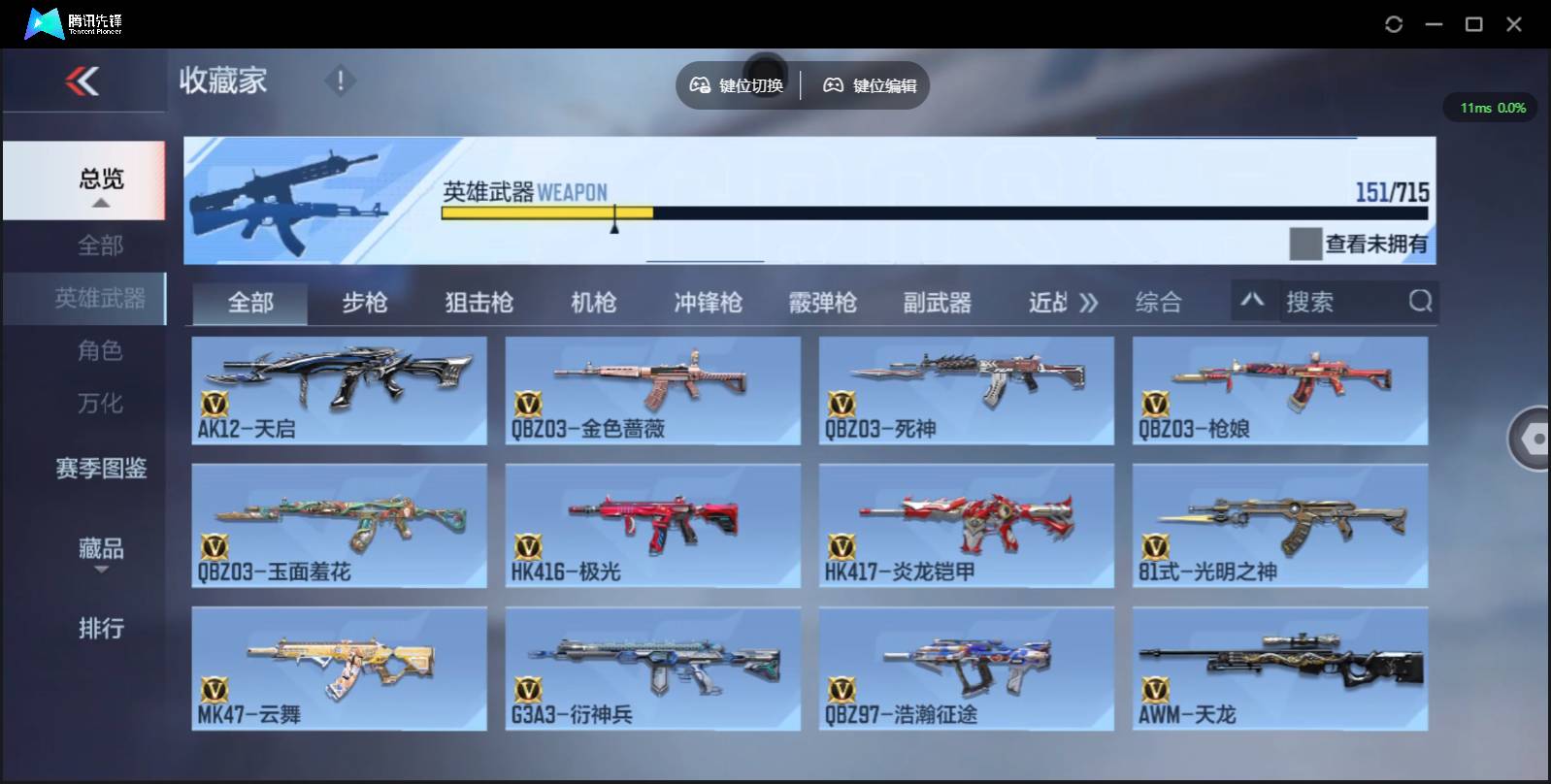Click the gamepad icon on 键位切换
The width and height of the screenshot is (1551, 784).
[x=700, y=85]
